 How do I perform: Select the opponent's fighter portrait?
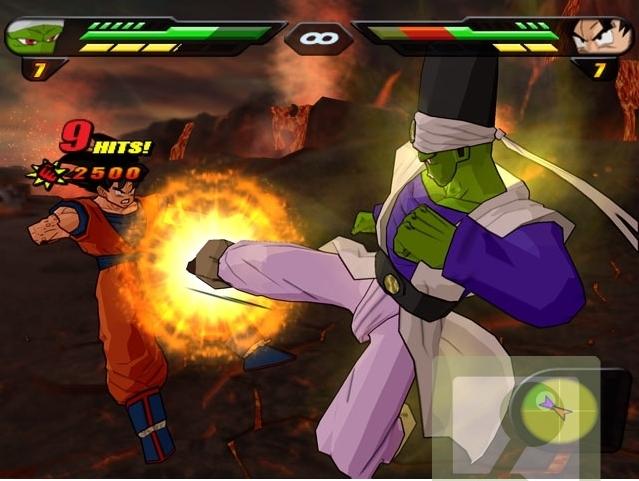[x=602, y=36]
